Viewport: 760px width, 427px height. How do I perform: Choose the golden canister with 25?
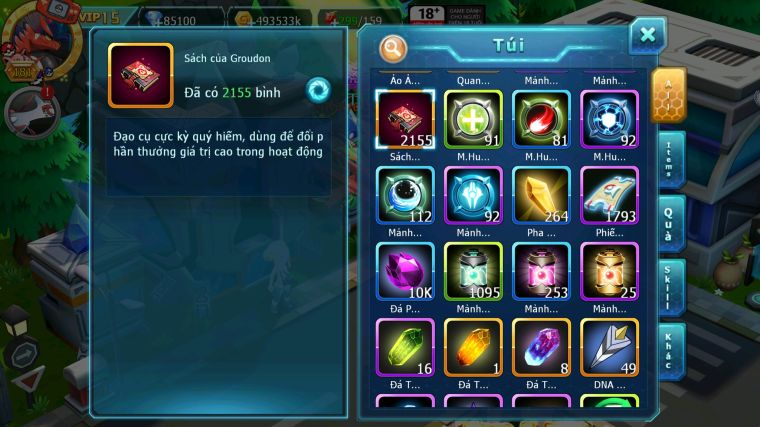pos(609,270)
